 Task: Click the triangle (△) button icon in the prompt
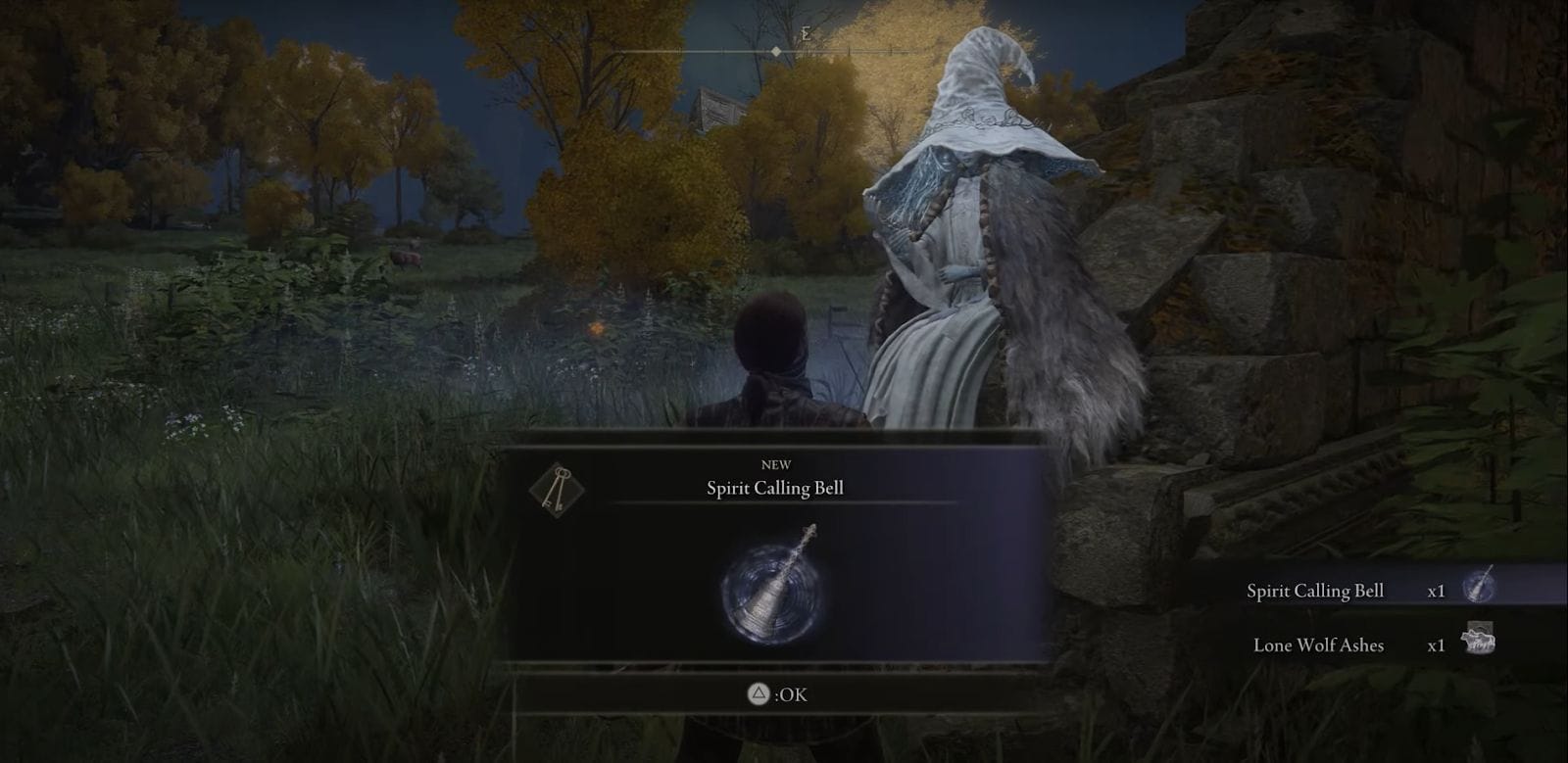(759, 693)
